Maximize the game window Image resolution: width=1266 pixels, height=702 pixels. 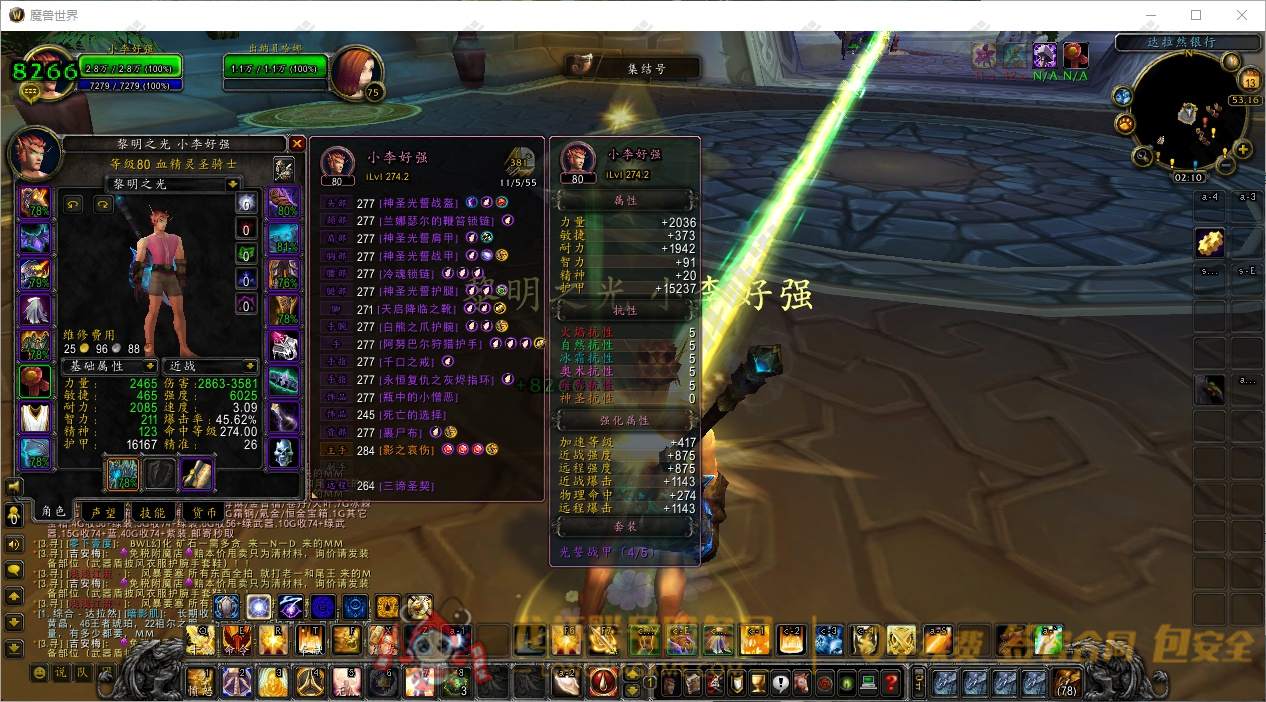1196,15
